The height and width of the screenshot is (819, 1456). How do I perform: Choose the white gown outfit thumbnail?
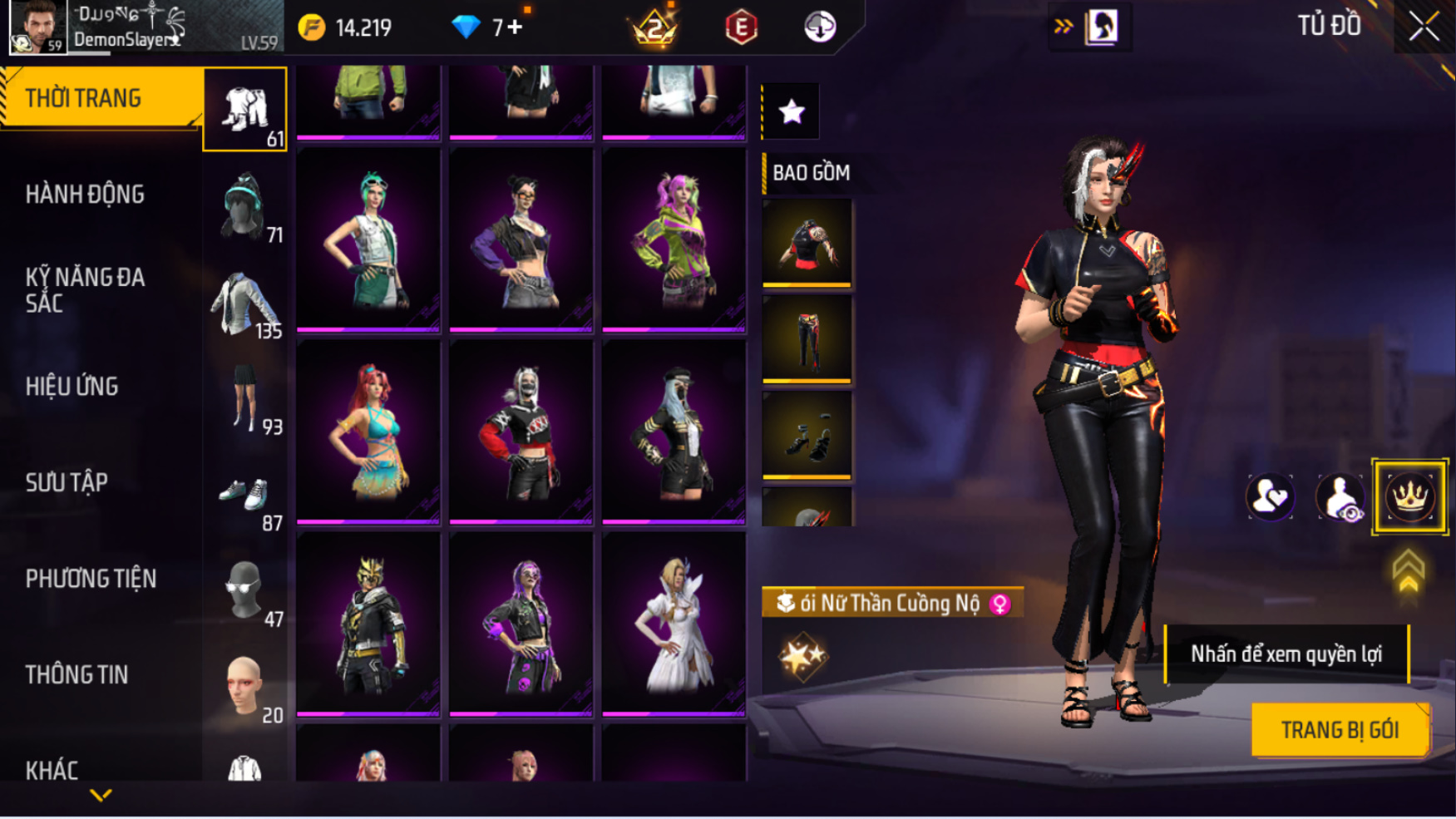(x=674, y=623)
